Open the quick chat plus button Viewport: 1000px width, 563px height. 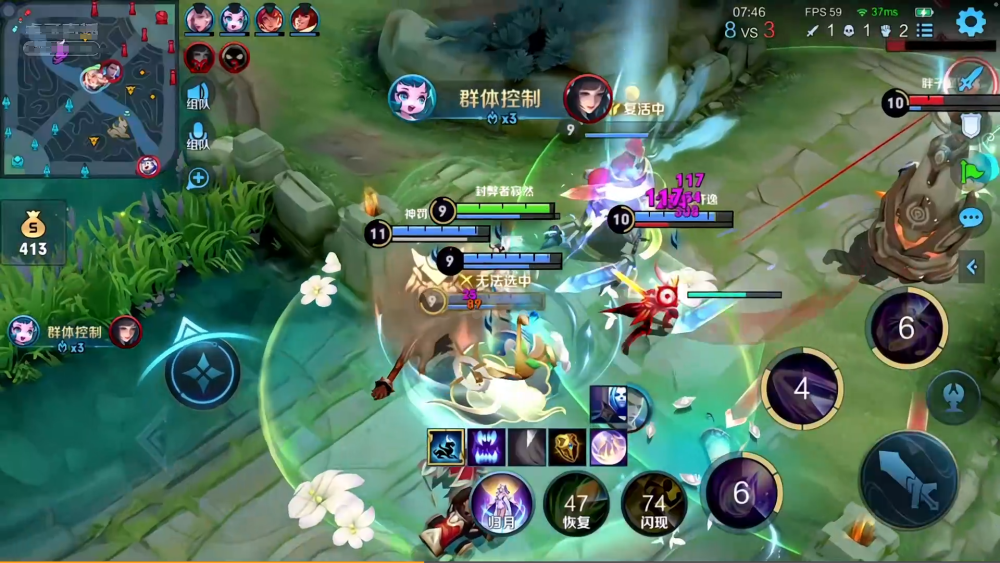point(198,178)
